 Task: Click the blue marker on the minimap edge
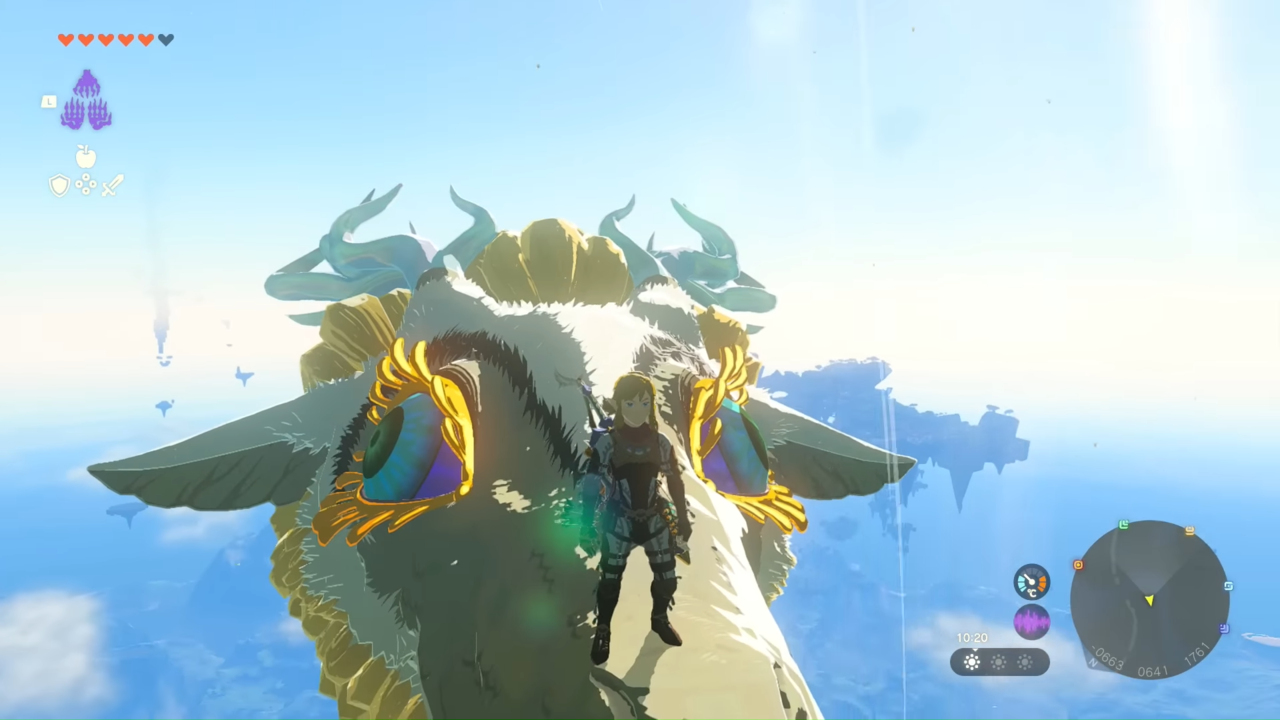pyautogui.click(x=1228, y=586)
